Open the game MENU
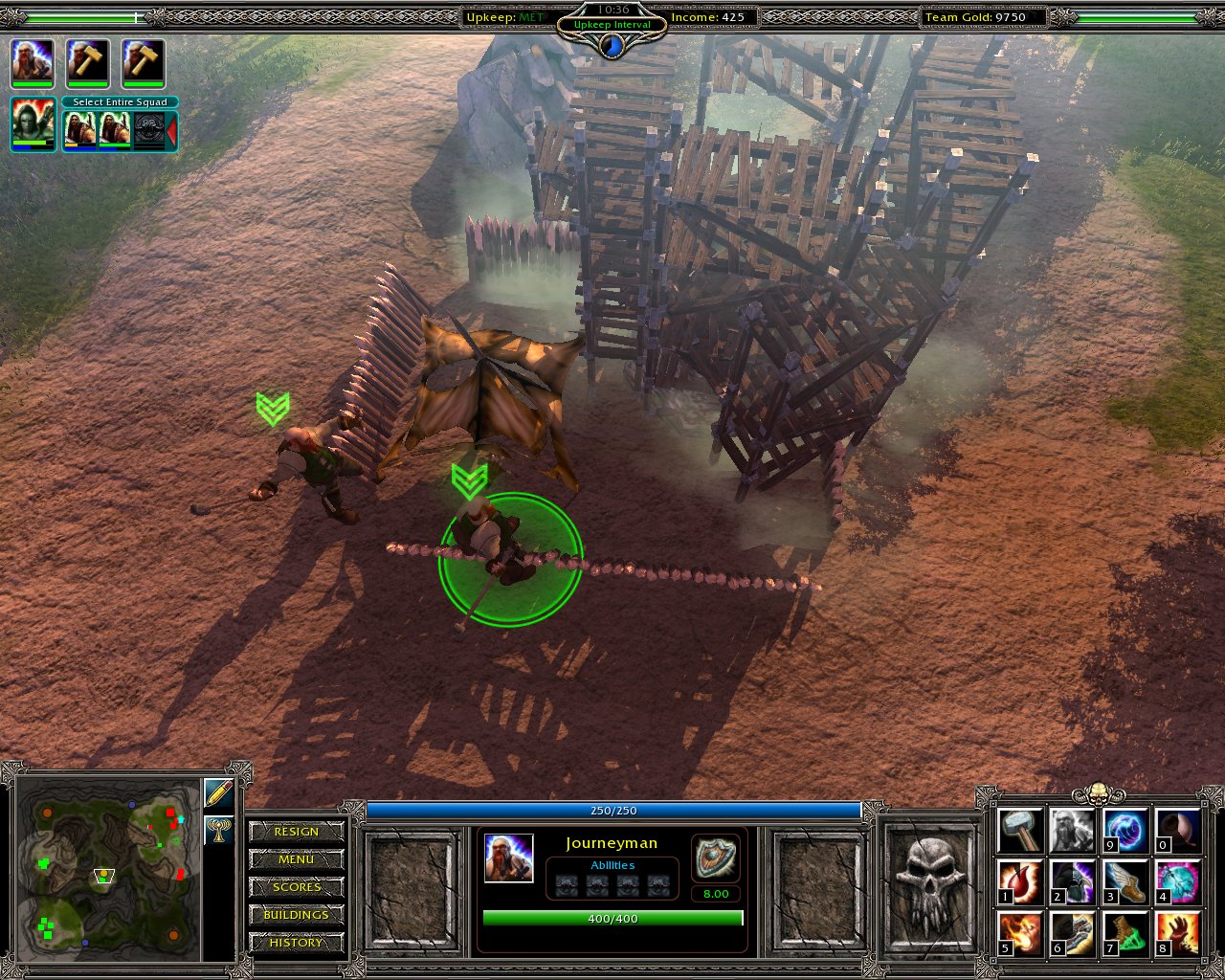This screenshot has width=1225, height=980. 296,859
